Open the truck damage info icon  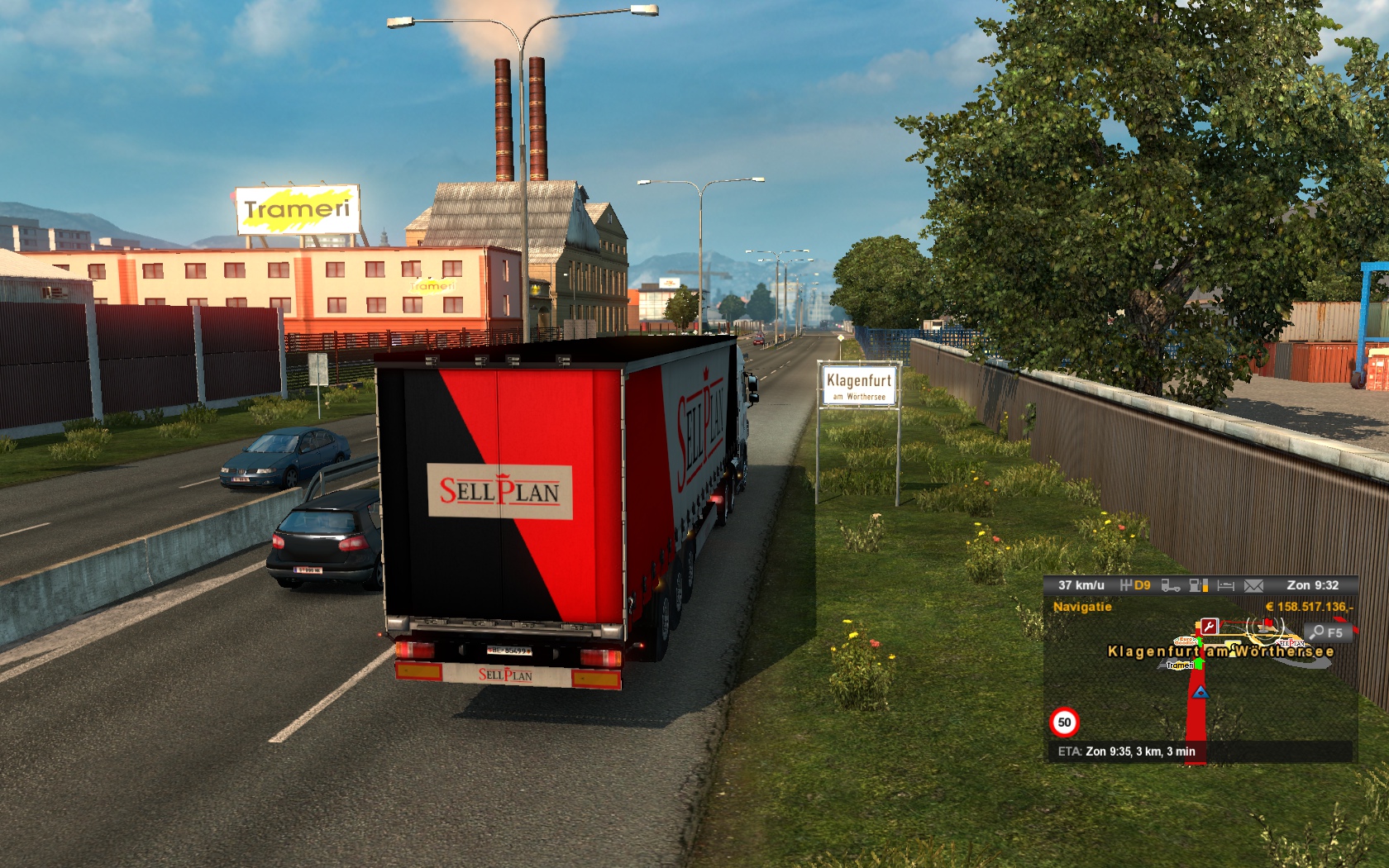1170,585
